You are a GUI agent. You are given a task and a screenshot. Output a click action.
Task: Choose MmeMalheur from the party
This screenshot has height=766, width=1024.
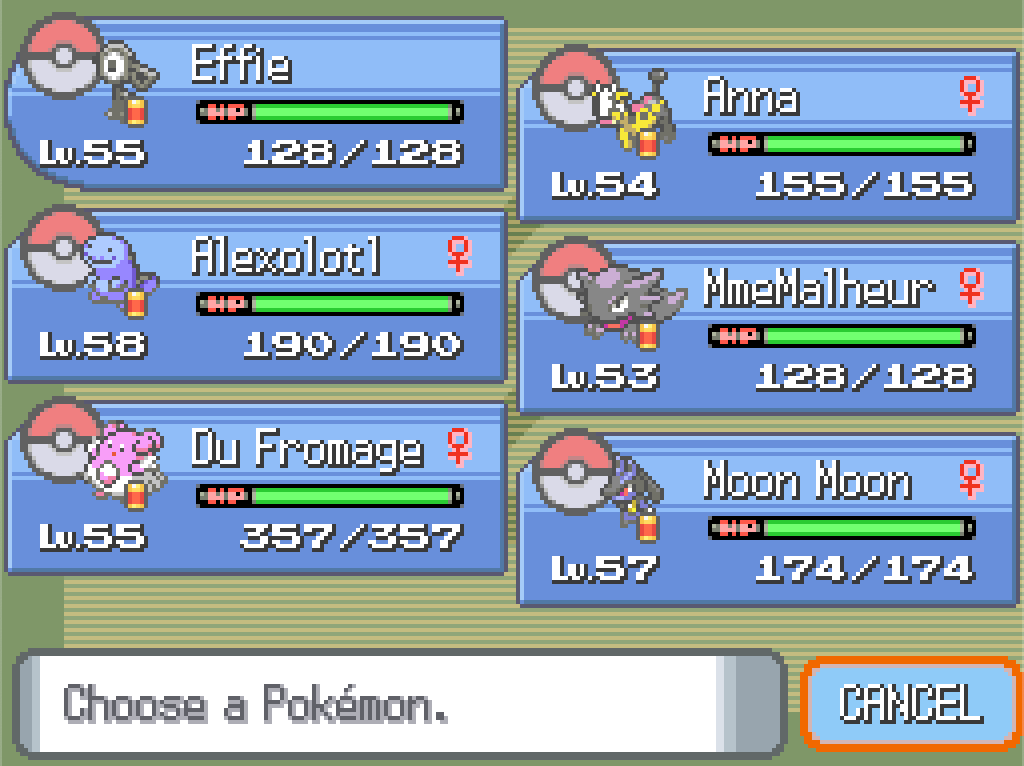click(x=768, y=329)
